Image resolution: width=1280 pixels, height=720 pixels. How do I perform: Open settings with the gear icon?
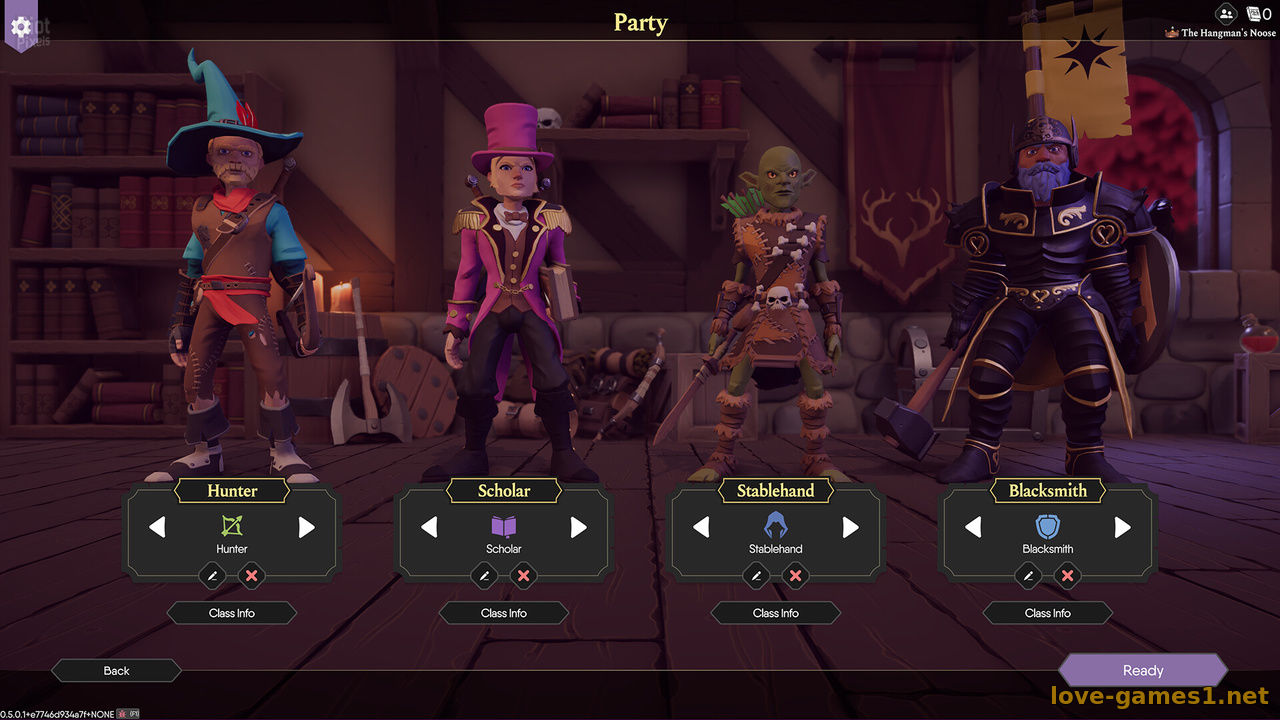tap(20, 26)
